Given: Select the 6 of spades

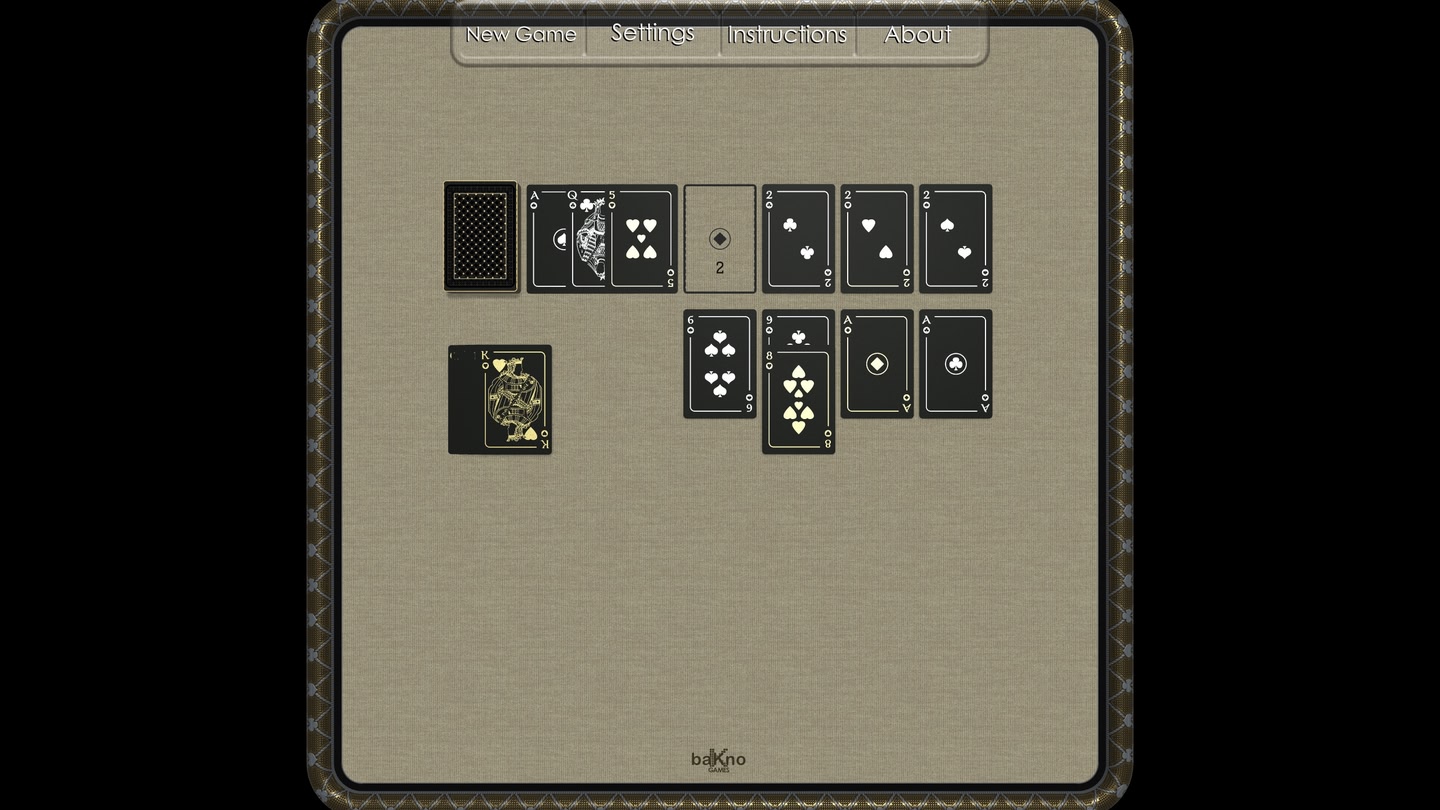Looking at the screenshot, I should (719, 365).
